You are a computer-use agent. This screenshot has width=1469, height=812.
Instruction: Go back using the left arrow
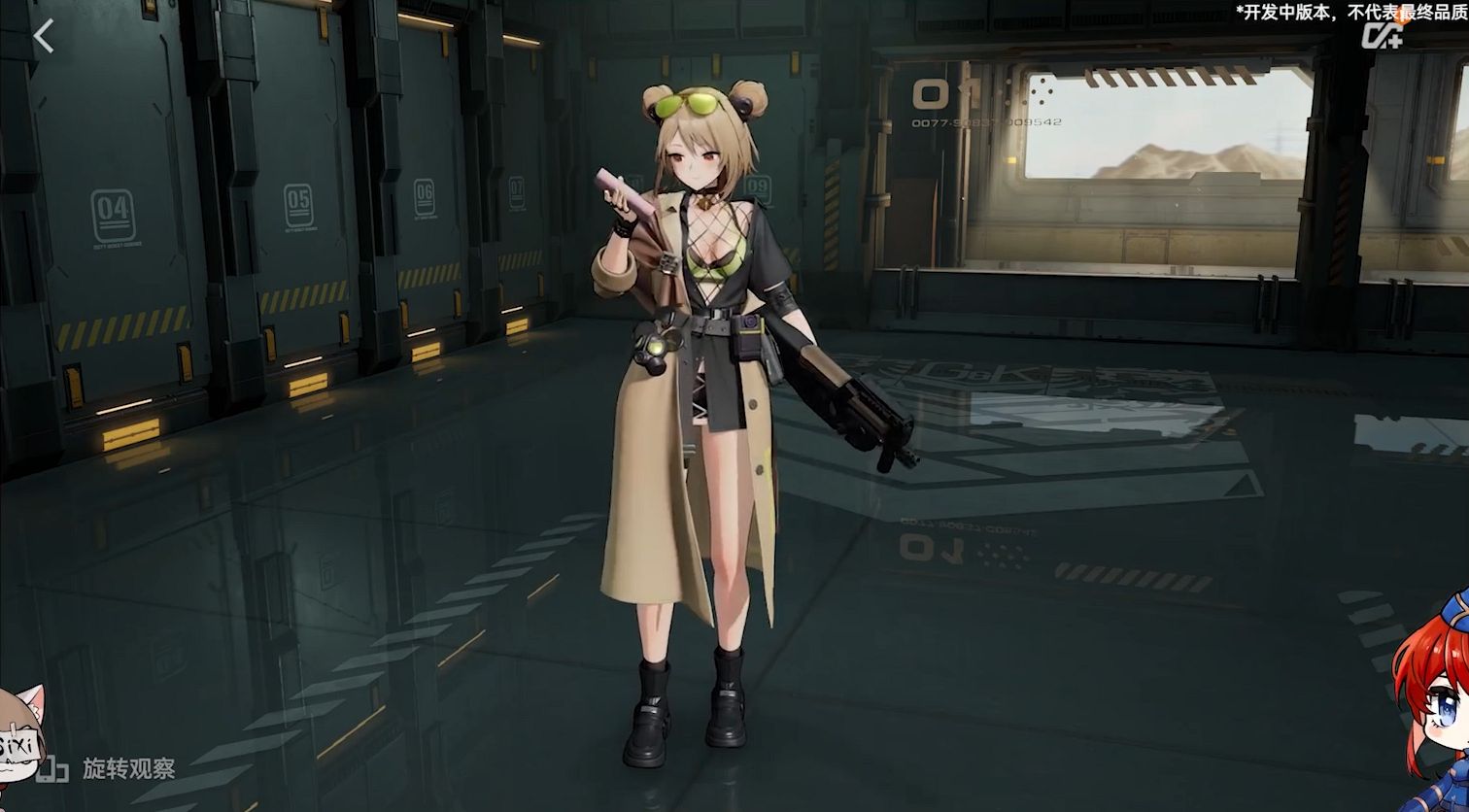[x=44, y=37]
